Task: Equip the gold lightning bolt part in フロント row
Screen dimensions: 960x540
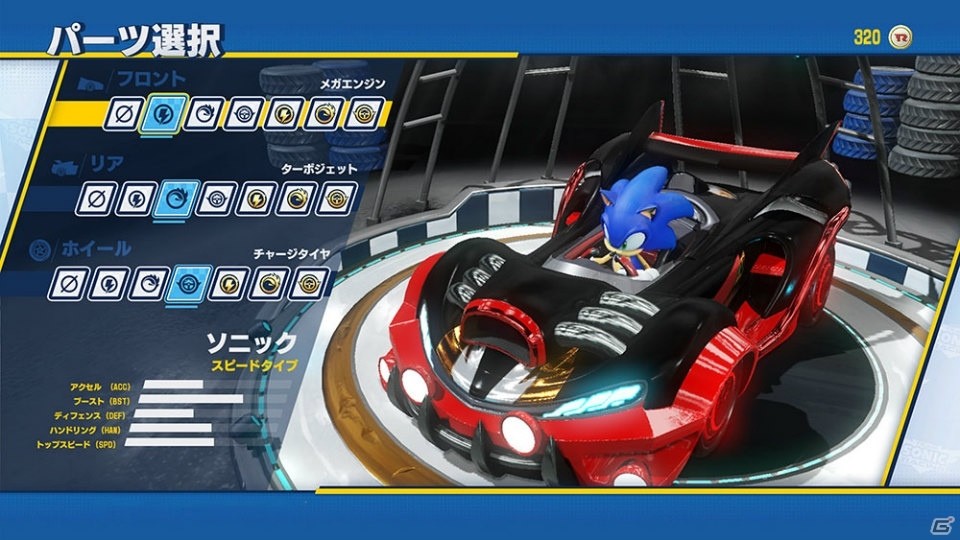Action: click(282, 114)
